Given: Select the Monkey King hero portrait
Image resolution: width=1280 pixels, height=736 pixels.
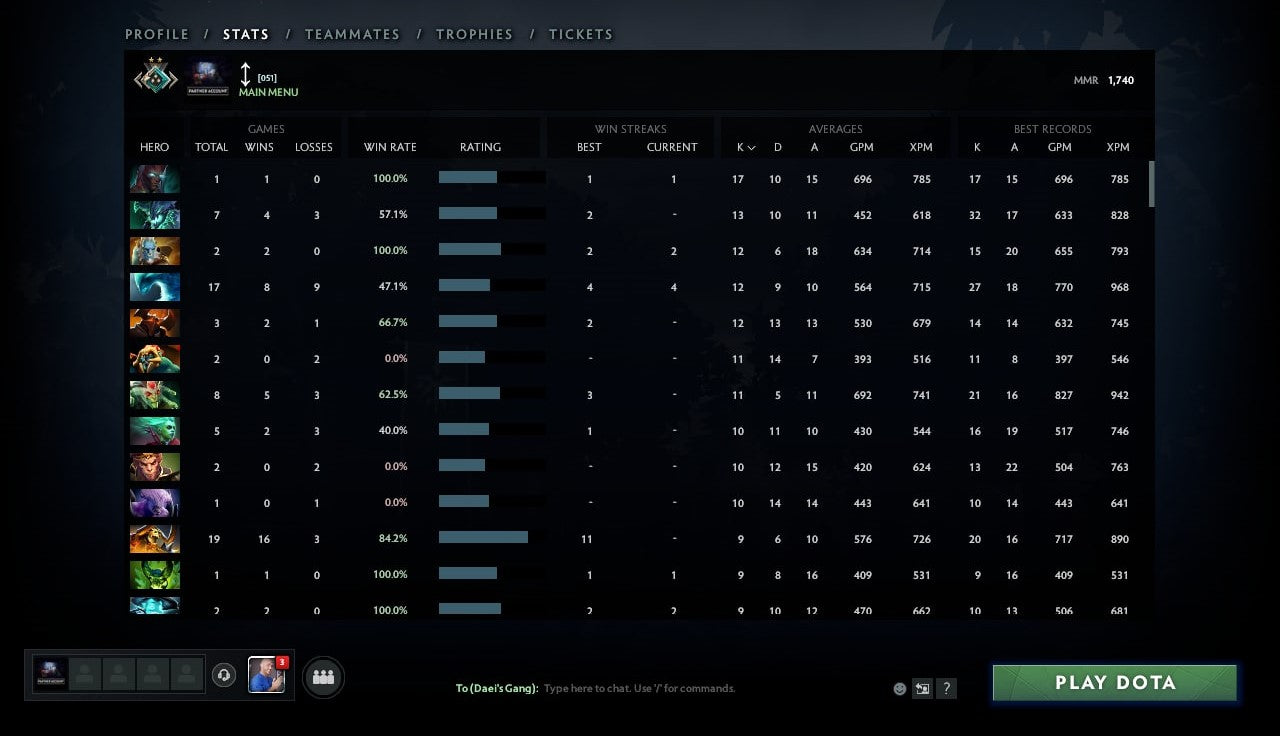Looking at the screenshot, I should coord(154,466).
